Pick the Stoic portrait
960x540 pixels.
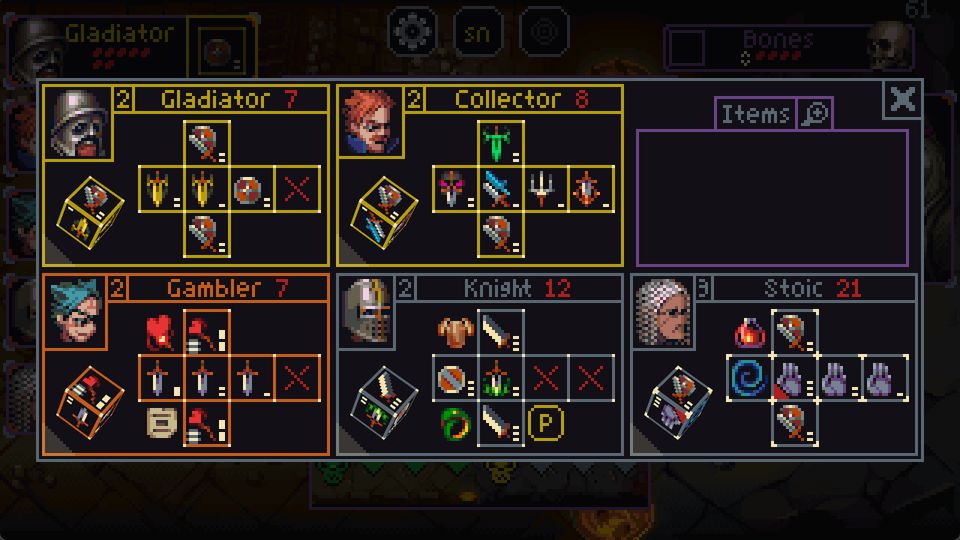point(663,312)
